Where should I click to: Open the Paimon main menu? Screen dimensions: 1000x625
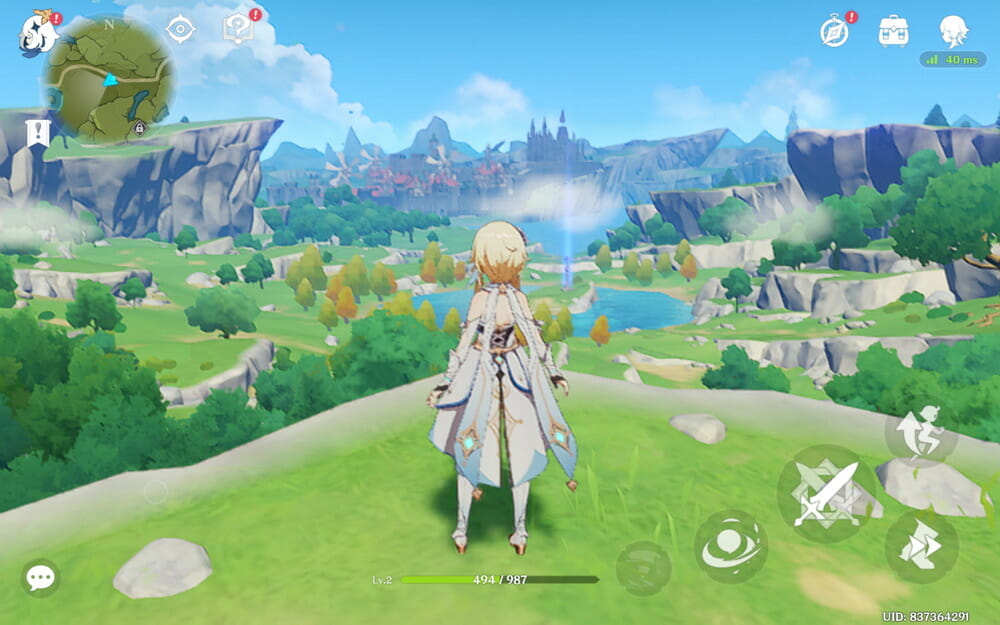38,34
